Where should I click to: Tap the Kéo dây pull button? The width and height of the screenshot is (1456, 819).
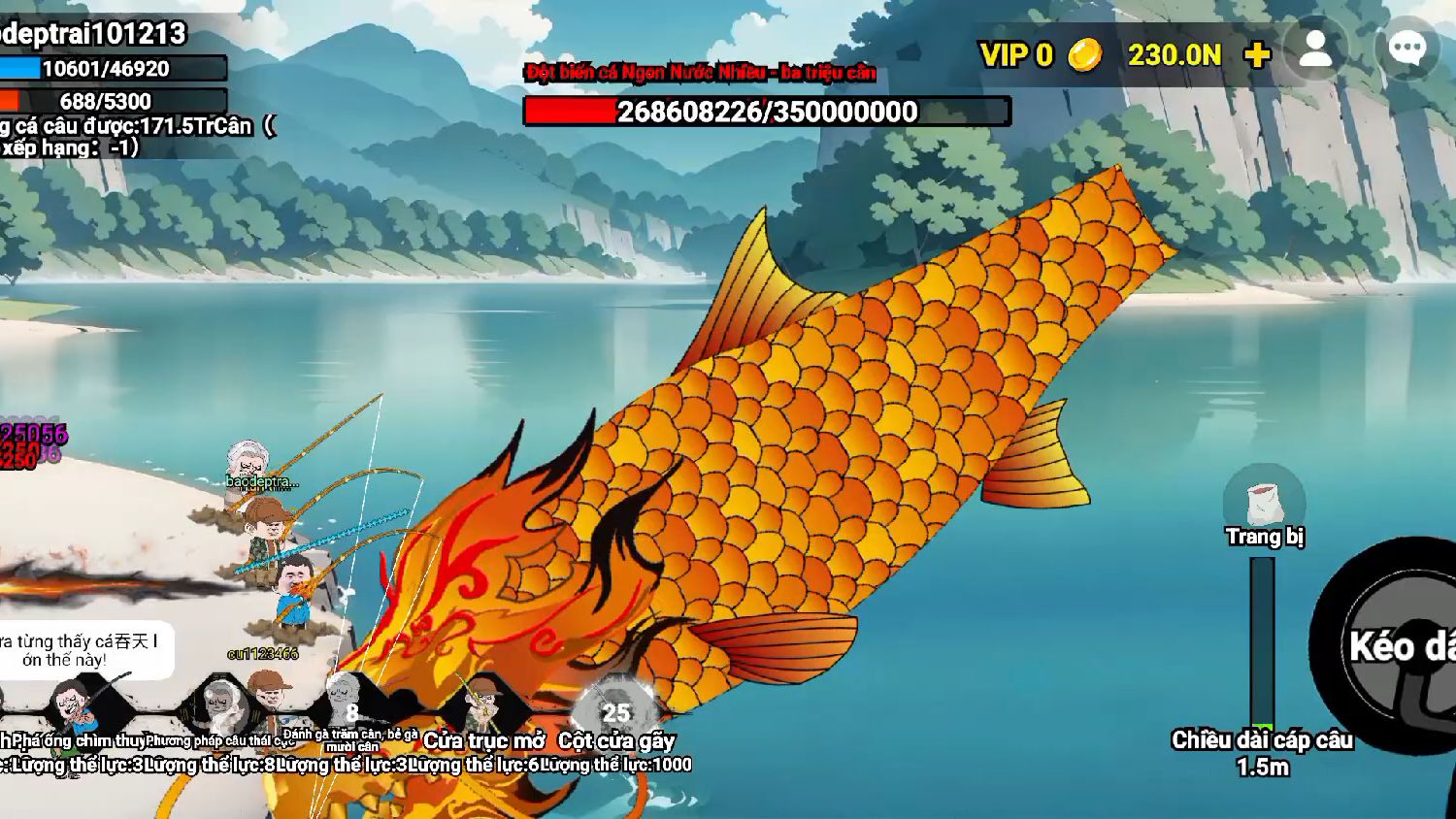pos(1398,645)
